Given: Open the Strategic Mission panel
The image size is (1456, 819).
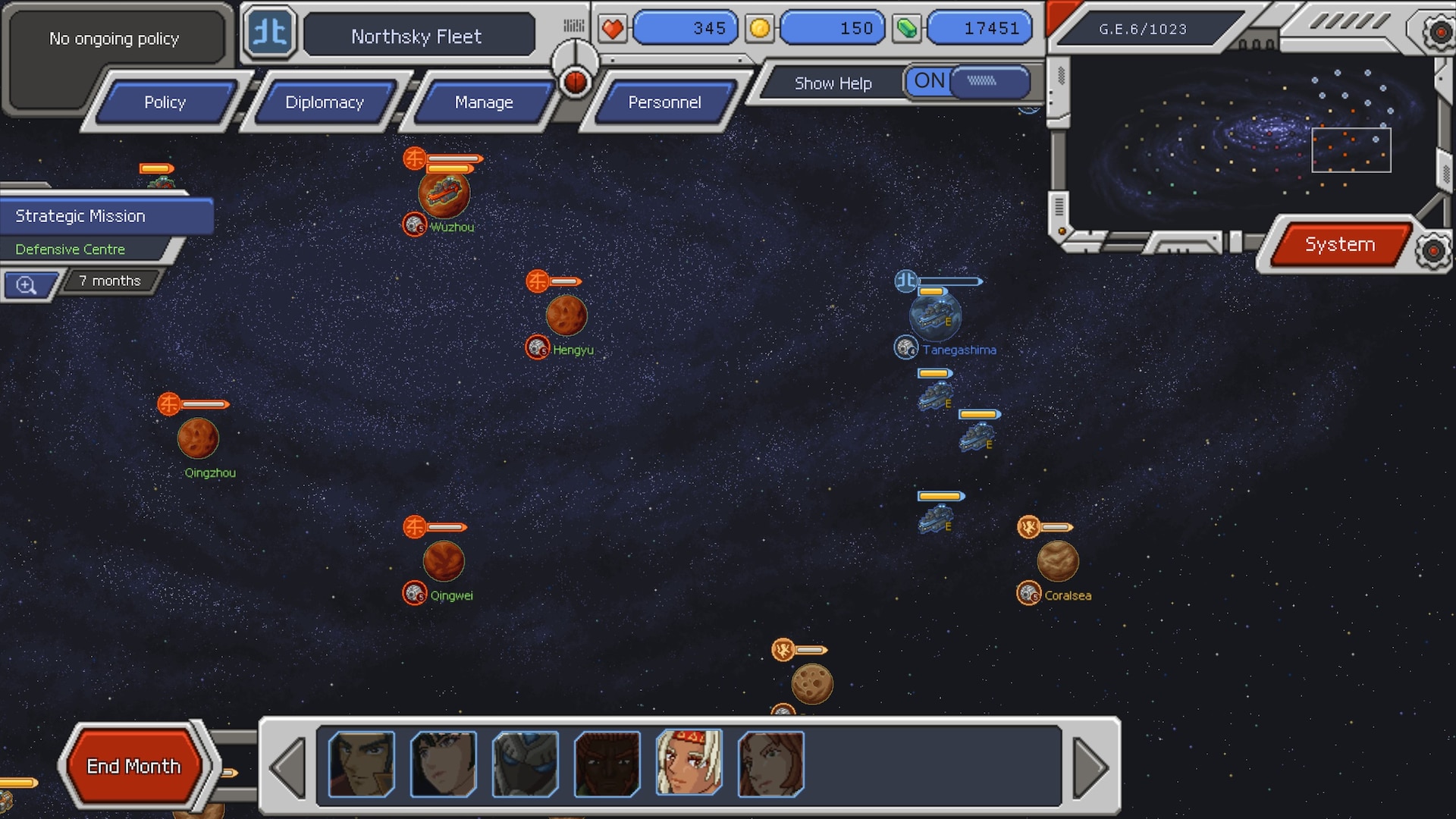Looking at the screenshot, I should (106, 216).
